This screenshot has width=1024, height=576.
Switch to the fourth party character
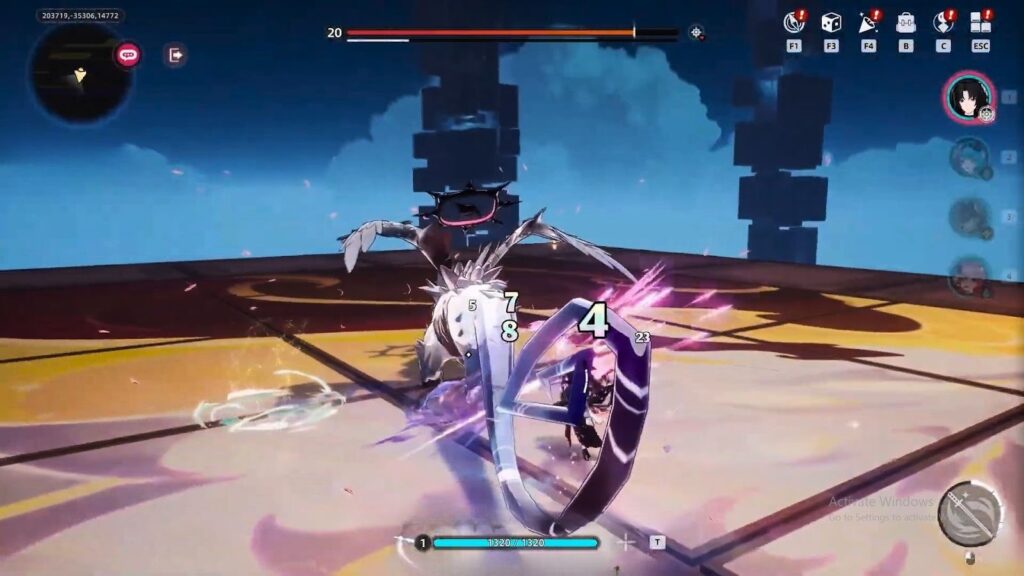[x=969, y=277]
